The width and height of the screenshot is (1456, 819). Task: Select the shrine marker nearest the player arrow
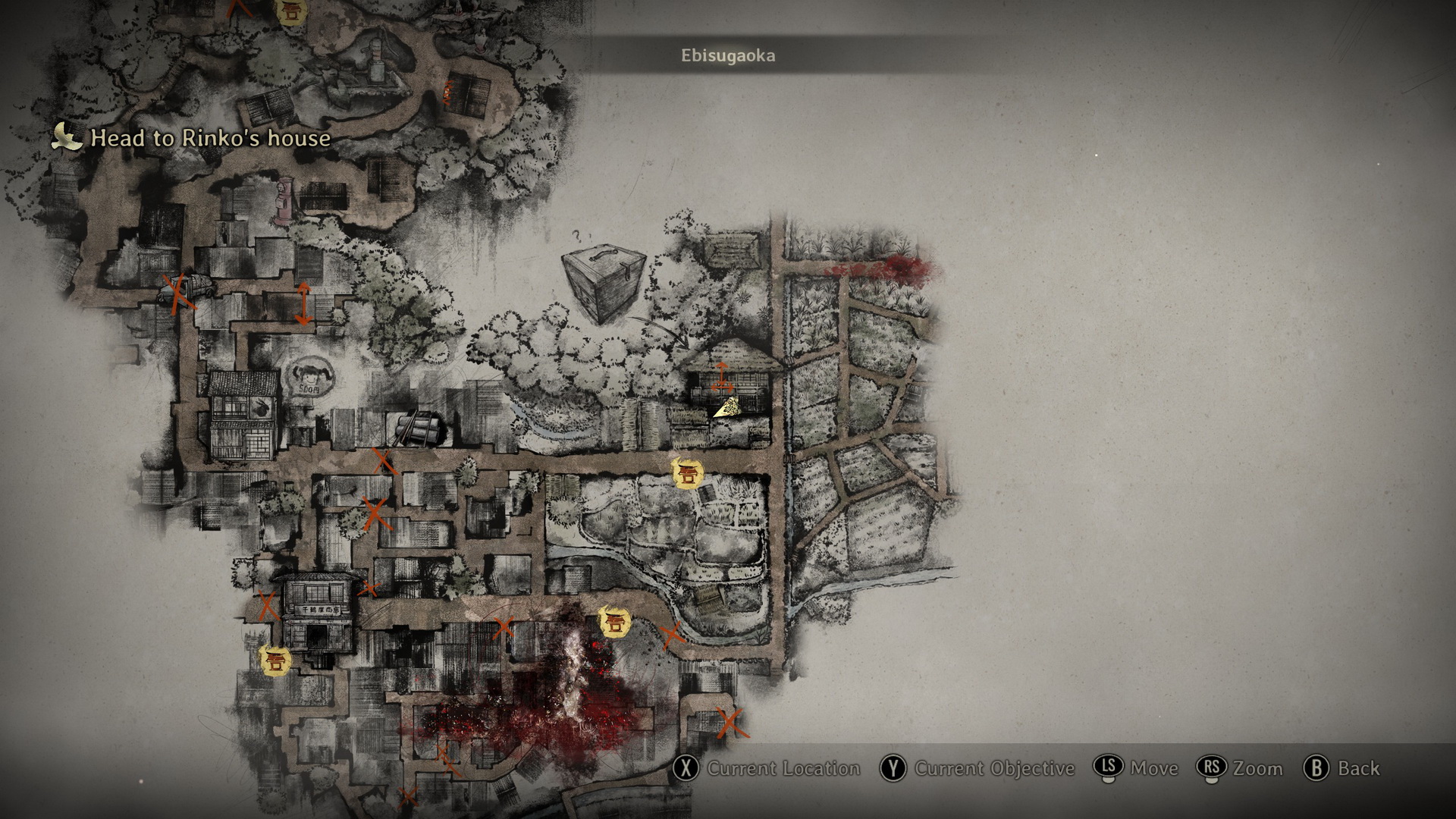688,475
